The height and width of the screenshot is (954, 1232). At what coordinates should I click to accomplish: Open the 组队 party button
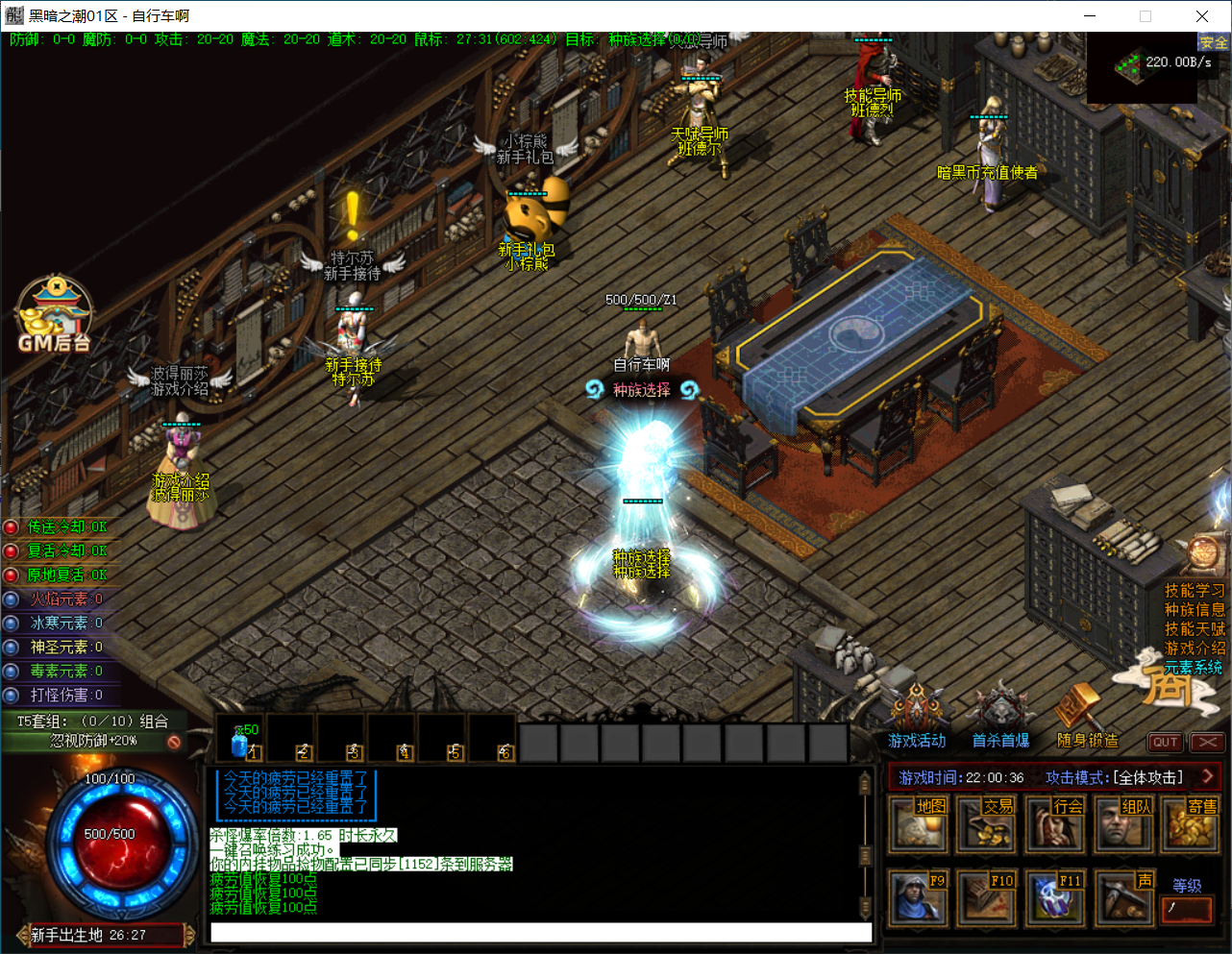[1123, 823]
